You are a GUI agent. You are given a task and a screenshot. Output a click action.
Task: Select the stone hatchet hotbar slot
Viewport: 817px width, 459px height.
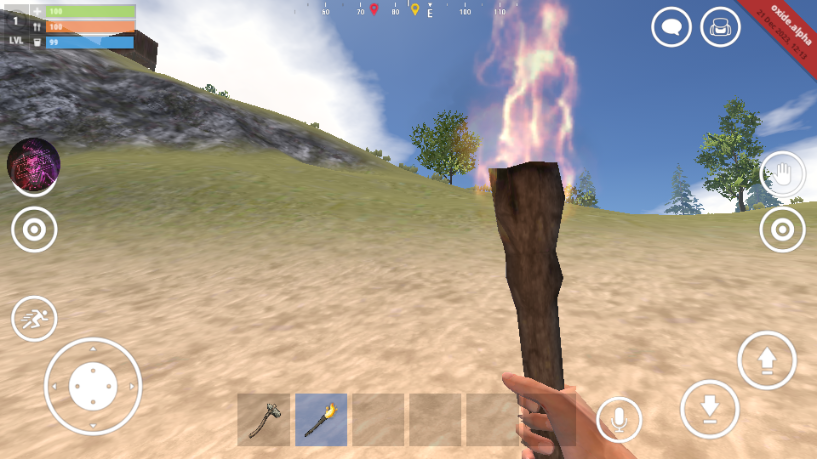[x=263, y=419]
